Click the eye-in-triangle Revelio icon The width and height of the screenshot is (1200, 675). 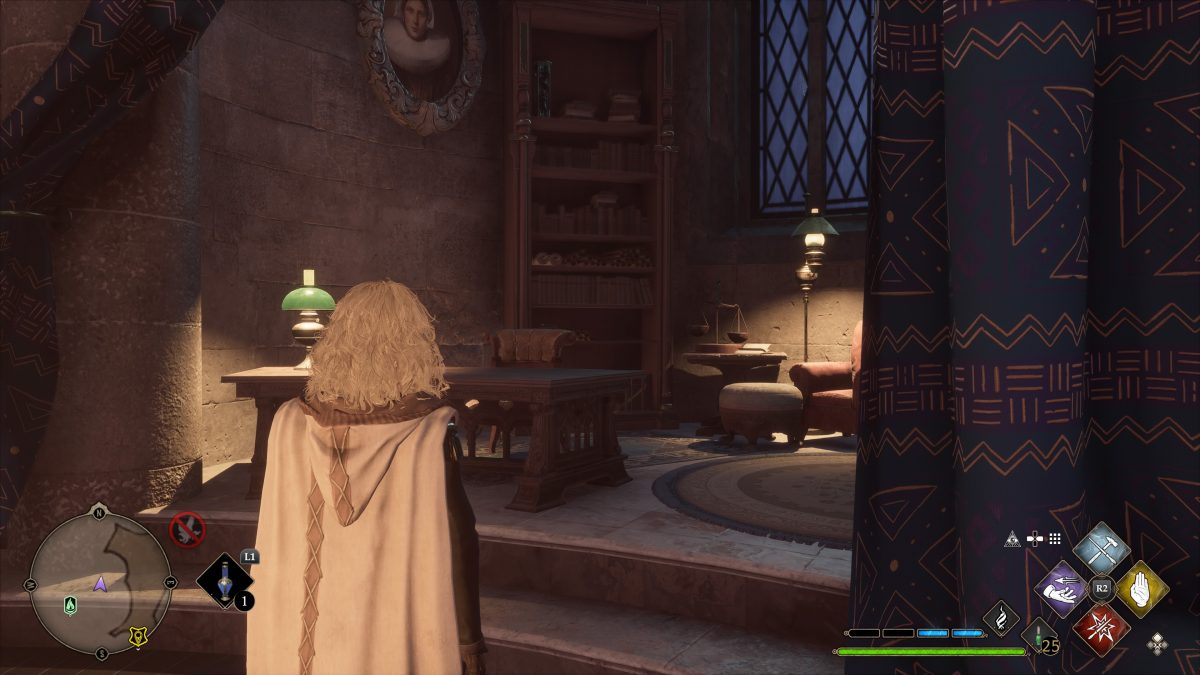[1012, 539]
